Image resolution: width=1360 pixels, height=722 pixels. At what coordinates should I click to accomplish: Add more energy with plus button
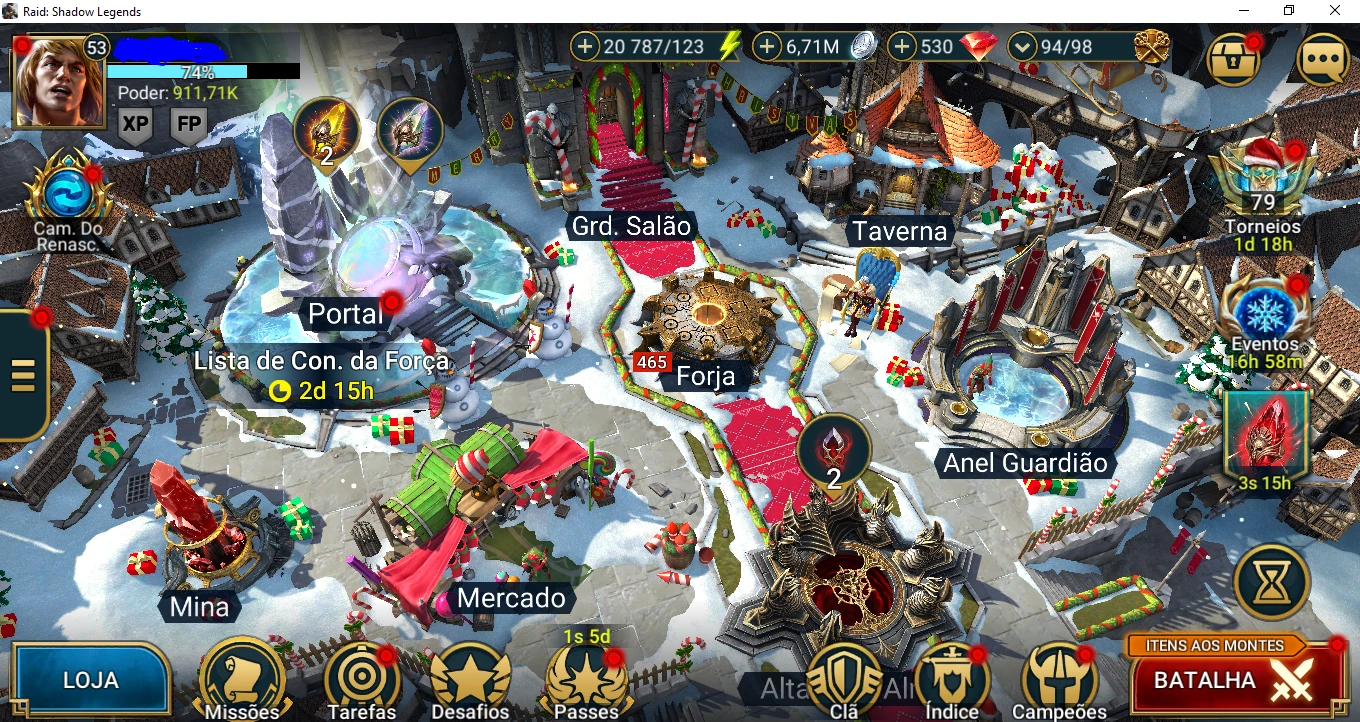pyautogui.click(x=585, y=46)
